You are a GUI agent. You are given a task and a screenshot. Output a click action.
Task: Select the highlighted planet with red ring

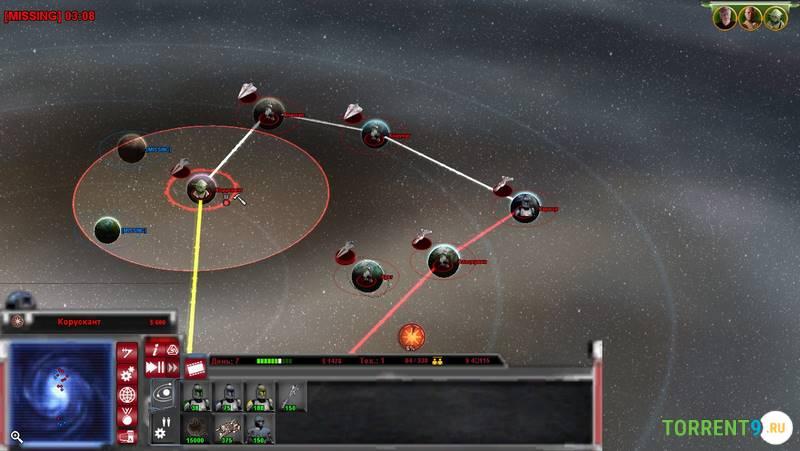coord(201,188)
